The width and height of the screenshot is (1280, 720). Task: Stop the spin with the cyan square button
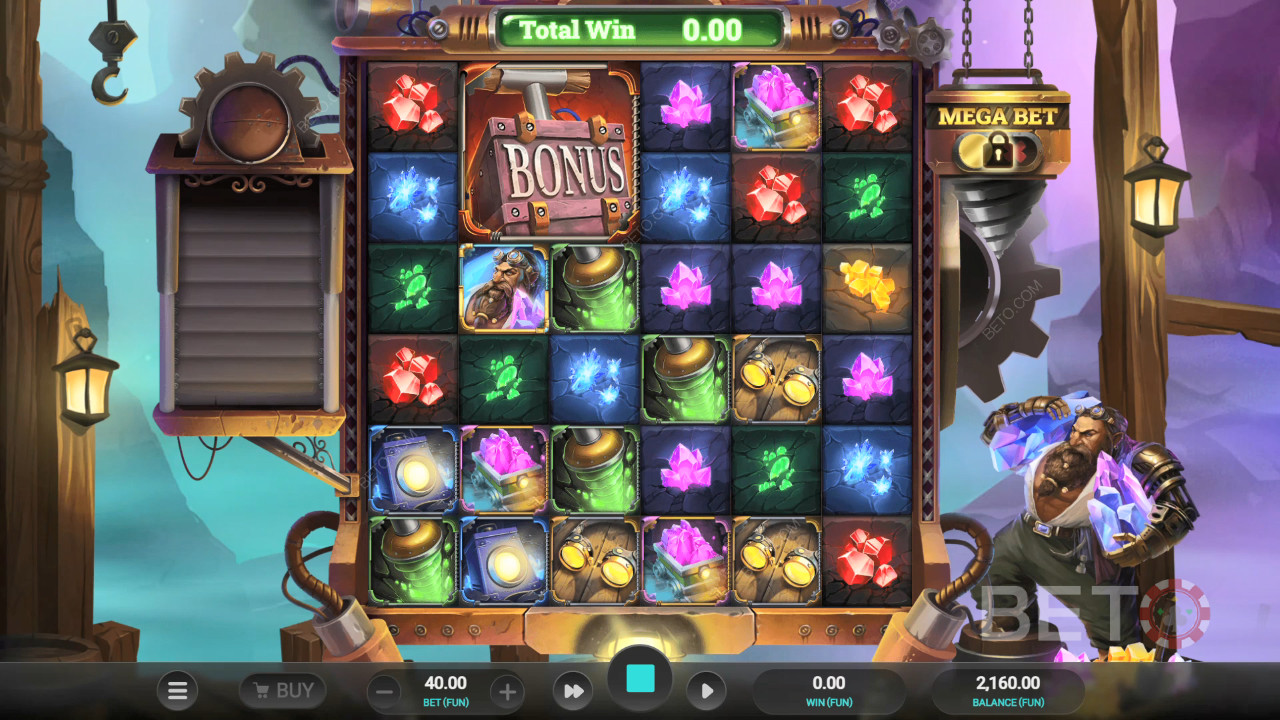(x=640, y=680)
